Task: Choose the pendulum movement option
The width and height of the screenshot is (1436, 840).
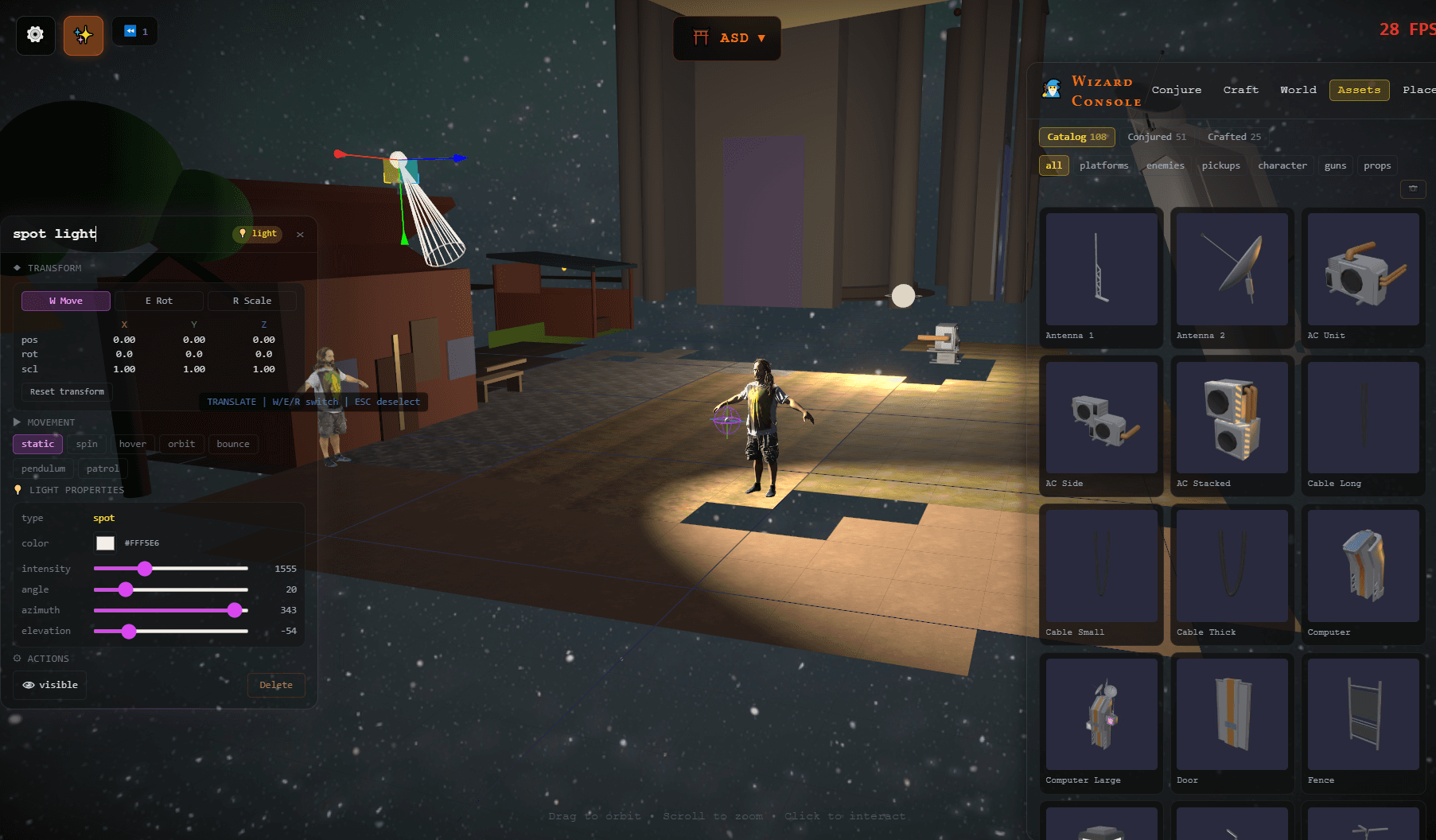Action: point(44,469)
